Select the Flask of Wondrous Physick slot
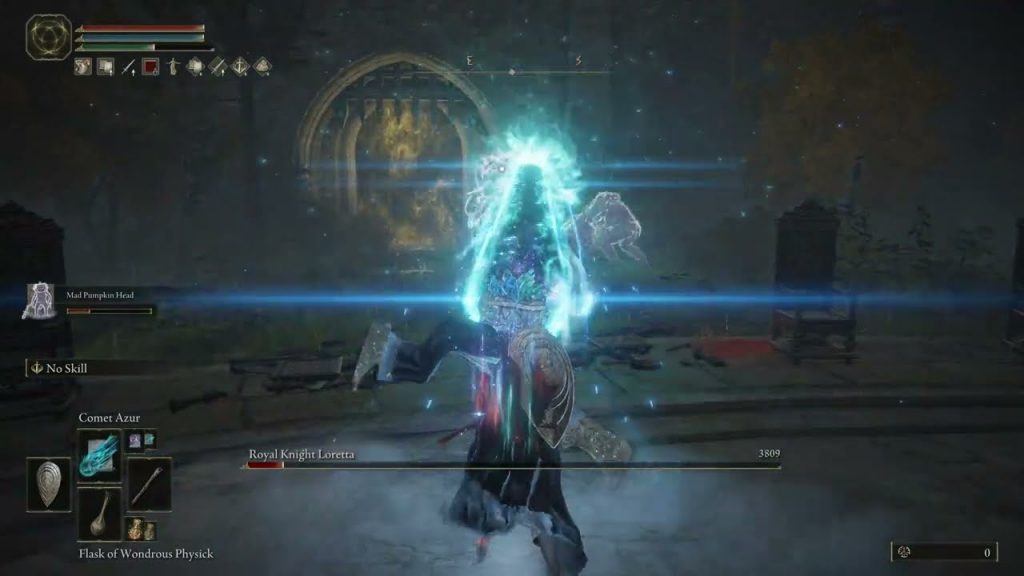 tap(99, 514)
